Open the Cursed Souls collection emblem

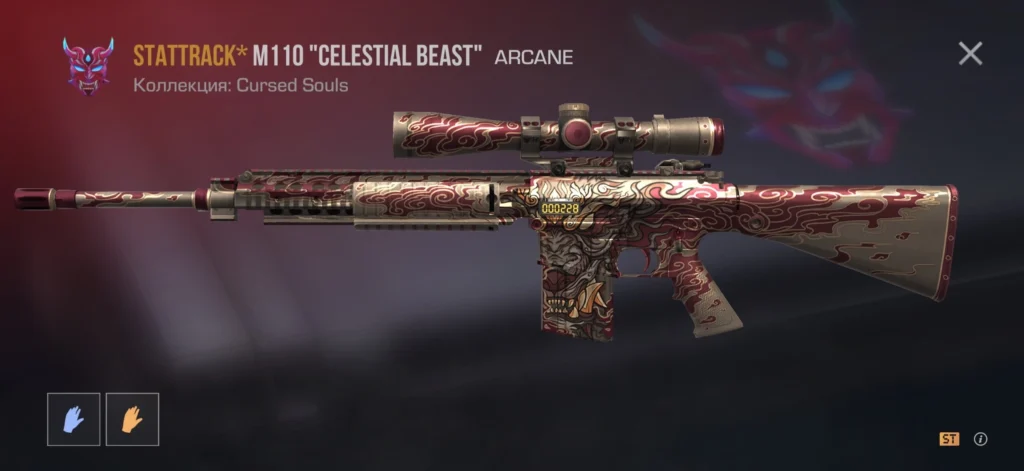(88, 66)
